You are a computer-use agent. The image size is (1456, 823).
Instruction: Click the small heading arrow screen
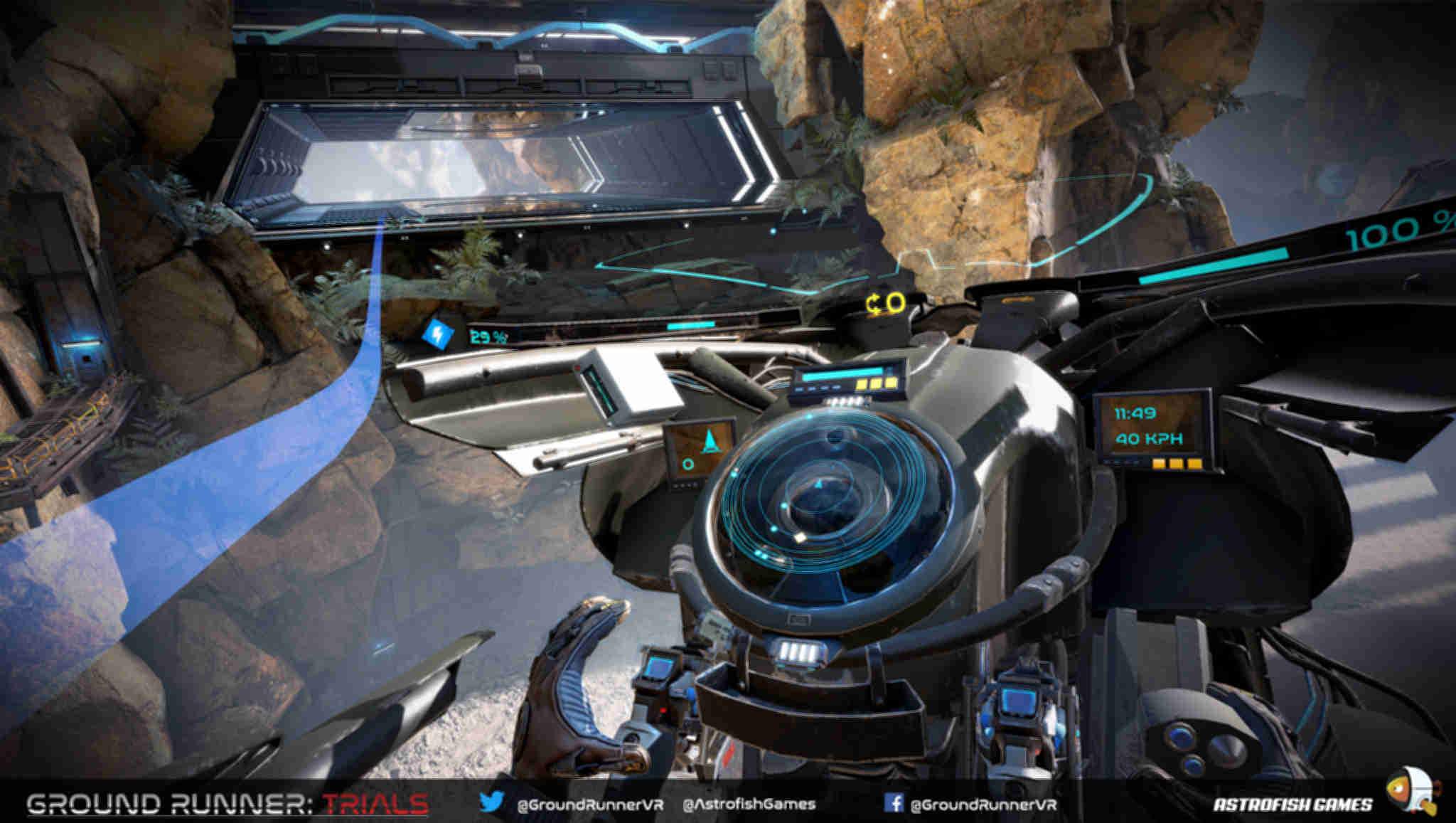click(x=700, y=450)
